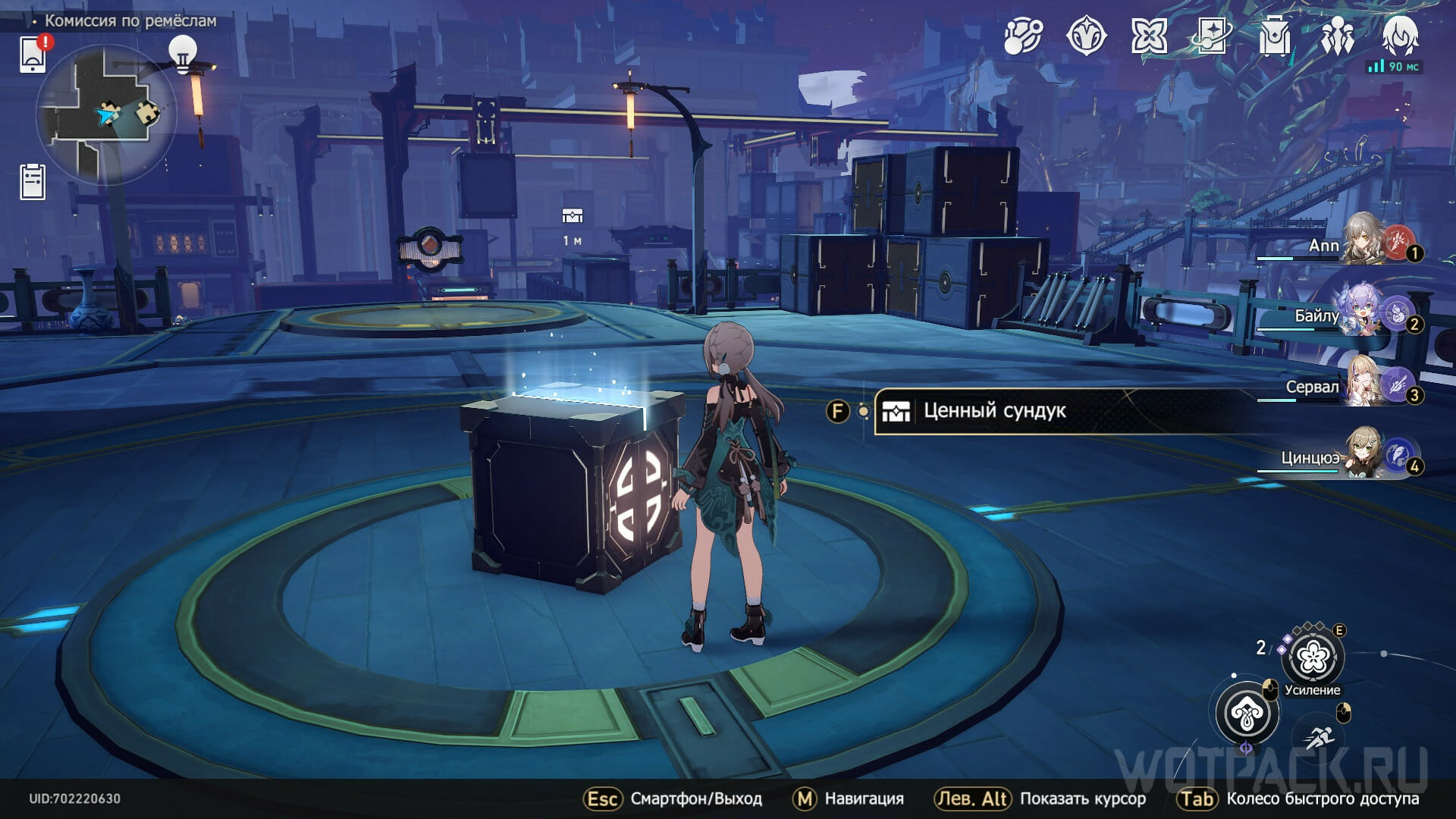Click the light bulb hint icon
Image resolution: width=1456 pixels, height=819 pixels.
coord(182,53)
